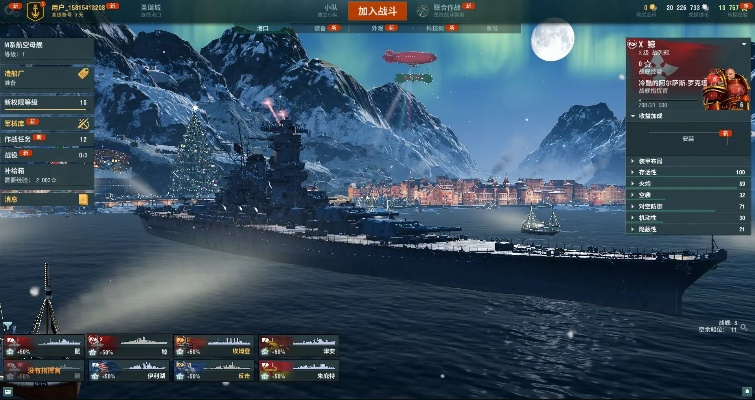Viewport: 755px width, 400px height.
Task: Open the ship carousel filter funnel
Action: click(x=8, y=326)
